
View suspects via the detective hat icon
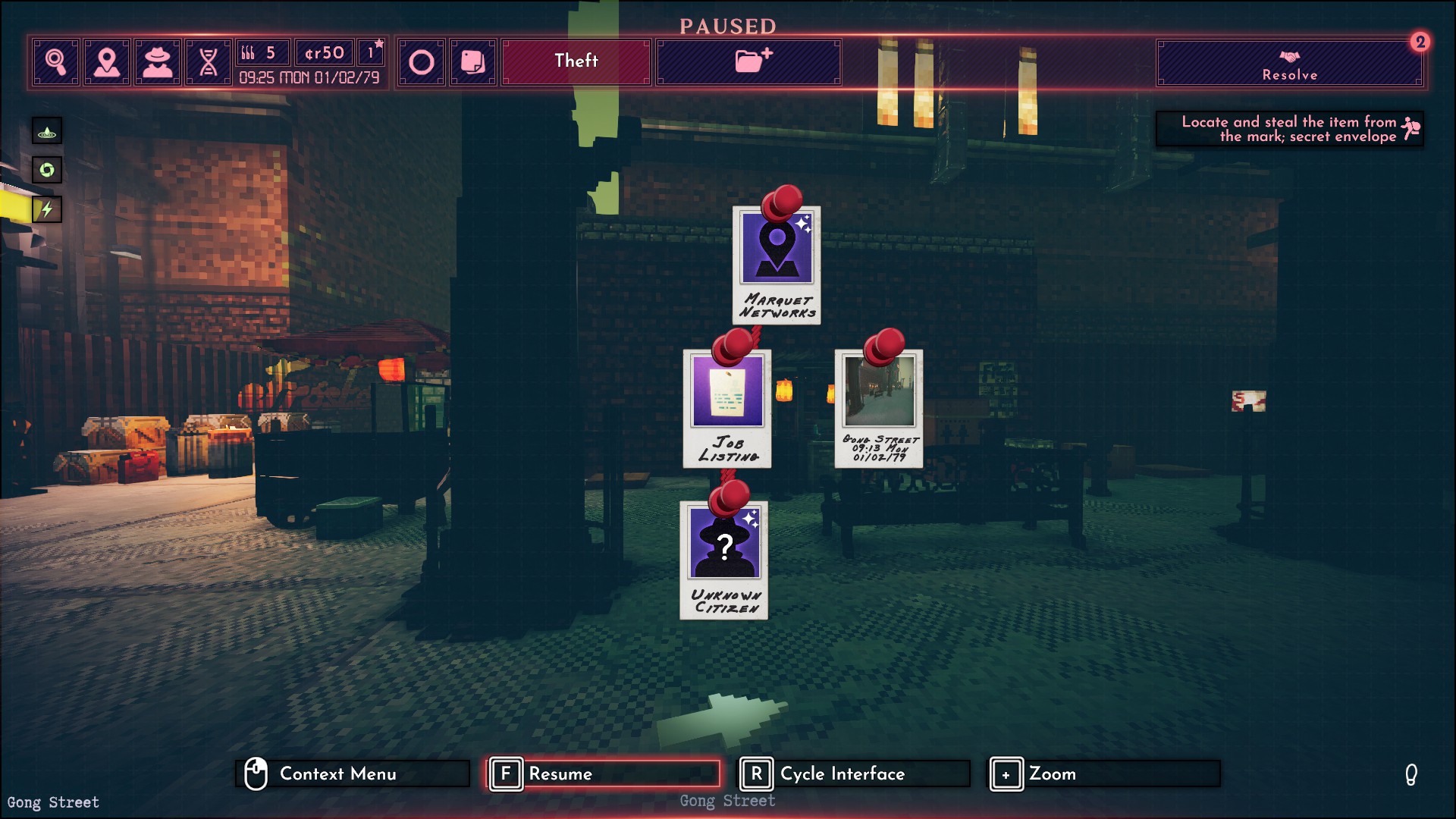158,61
